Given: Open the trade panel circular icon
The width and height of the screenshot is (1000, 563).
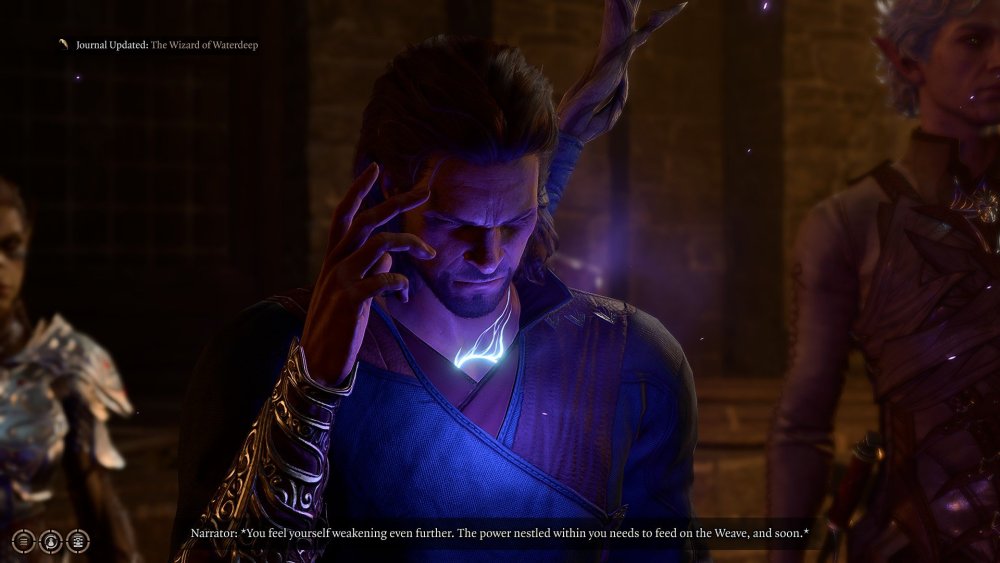Looking at the screenshot, I should tap(78, 541).
